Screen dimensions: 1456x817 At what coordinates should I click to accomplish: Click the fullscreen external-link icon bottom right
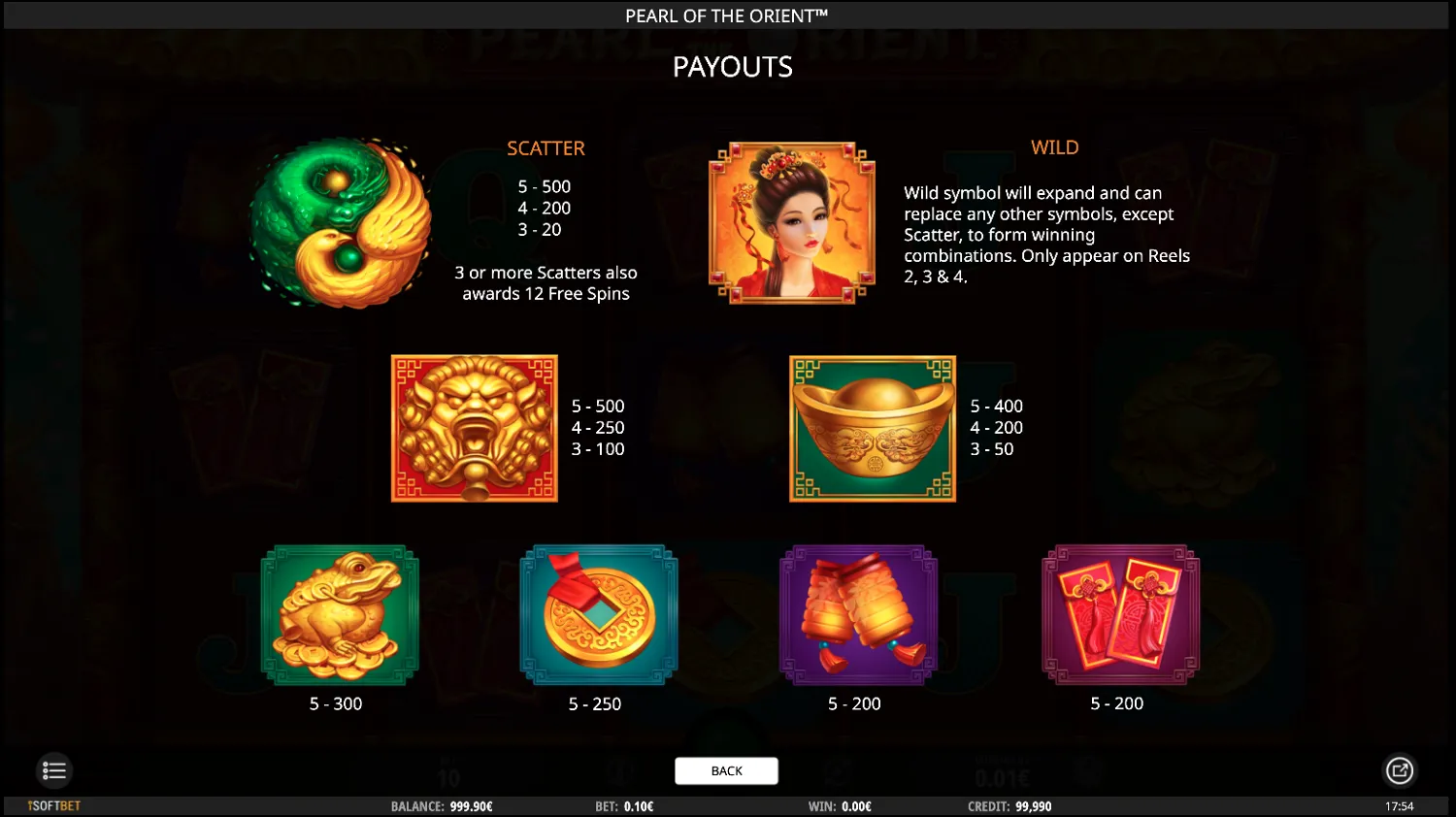(1401, 770)
